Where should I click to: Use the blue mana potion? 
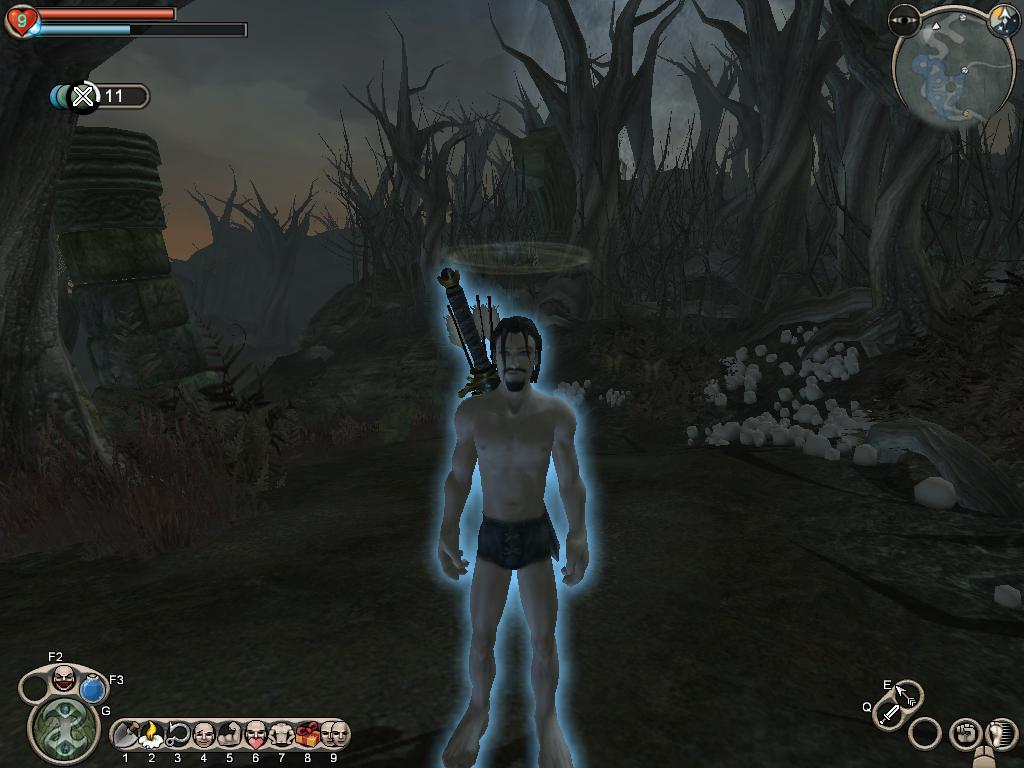[94, 689]
